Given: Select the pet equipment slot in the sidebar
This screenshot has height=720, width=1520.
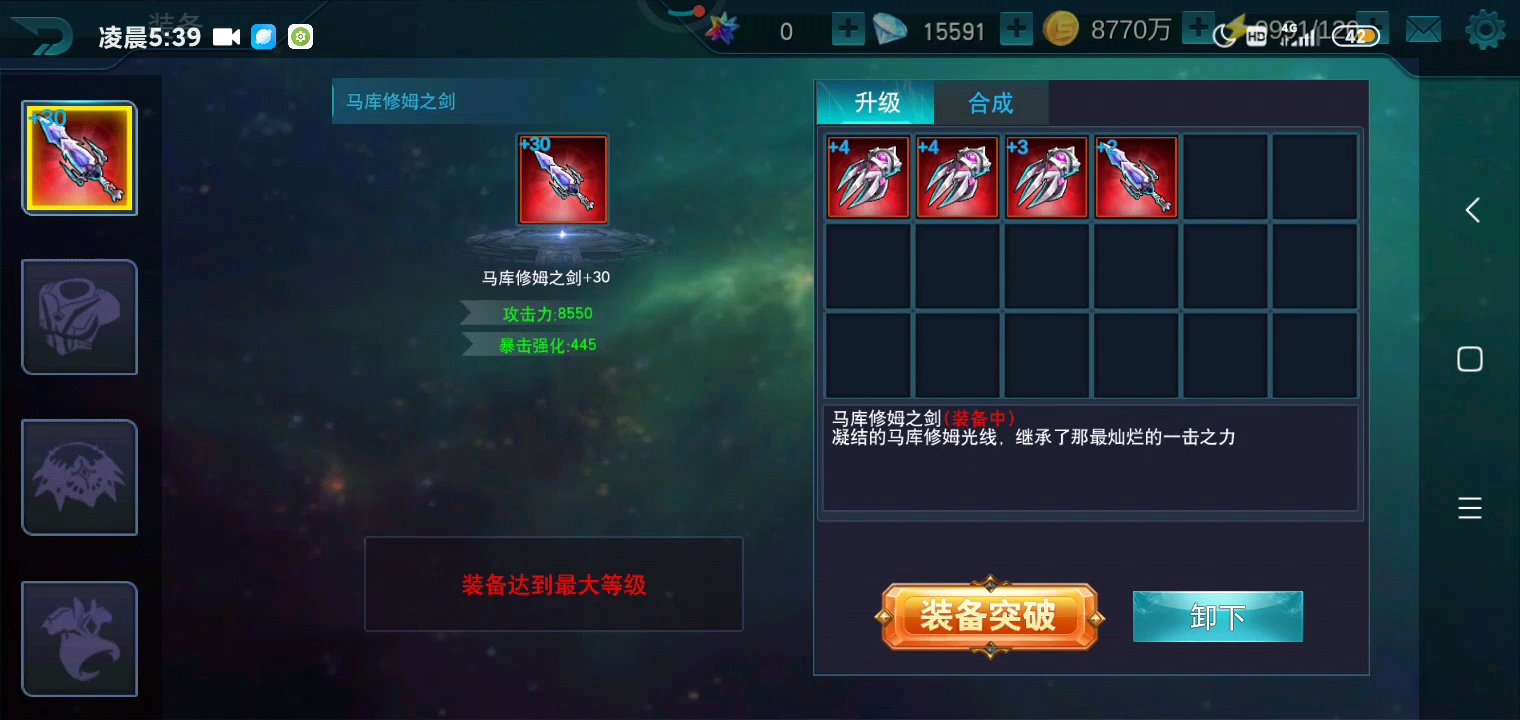Looking at the screenshot, I should (79, 639).
